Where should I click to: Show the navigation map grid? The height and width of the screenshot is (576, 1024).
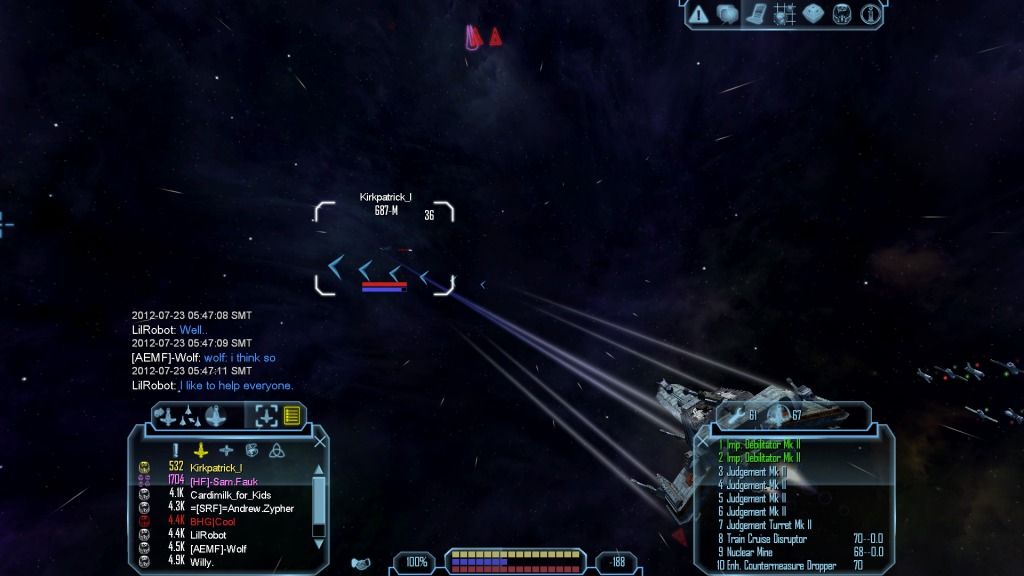[x=784, y=14]
